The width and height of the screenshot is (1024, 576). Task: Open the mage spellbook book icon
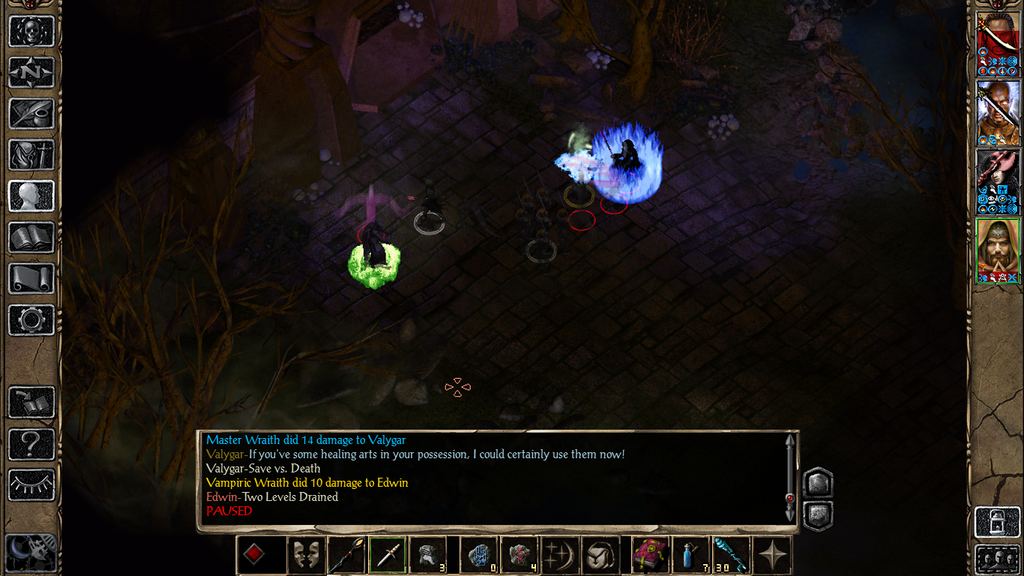point(31,237)
